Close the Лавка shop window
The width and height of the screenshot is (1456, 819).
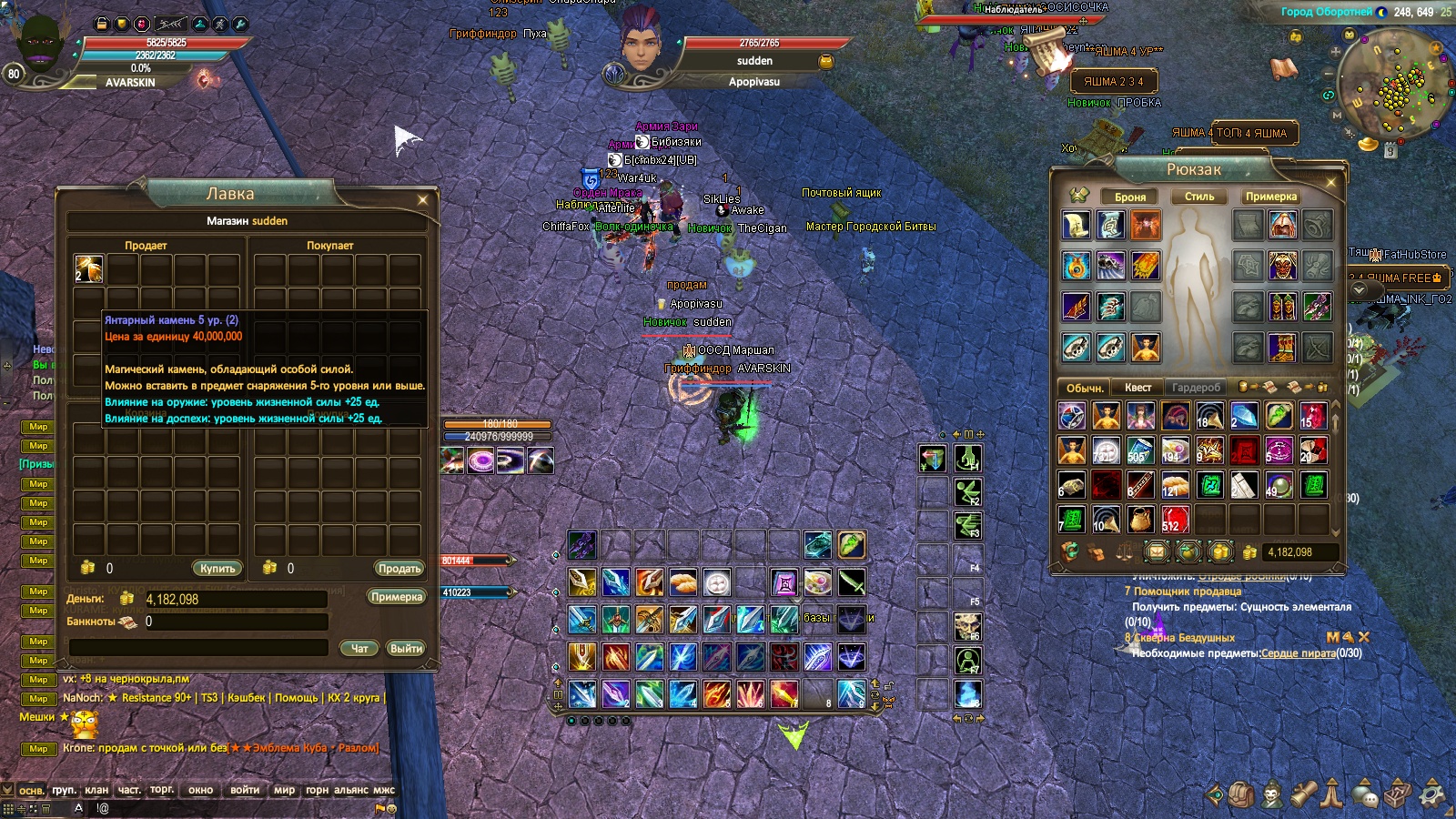tap(422, 199)
